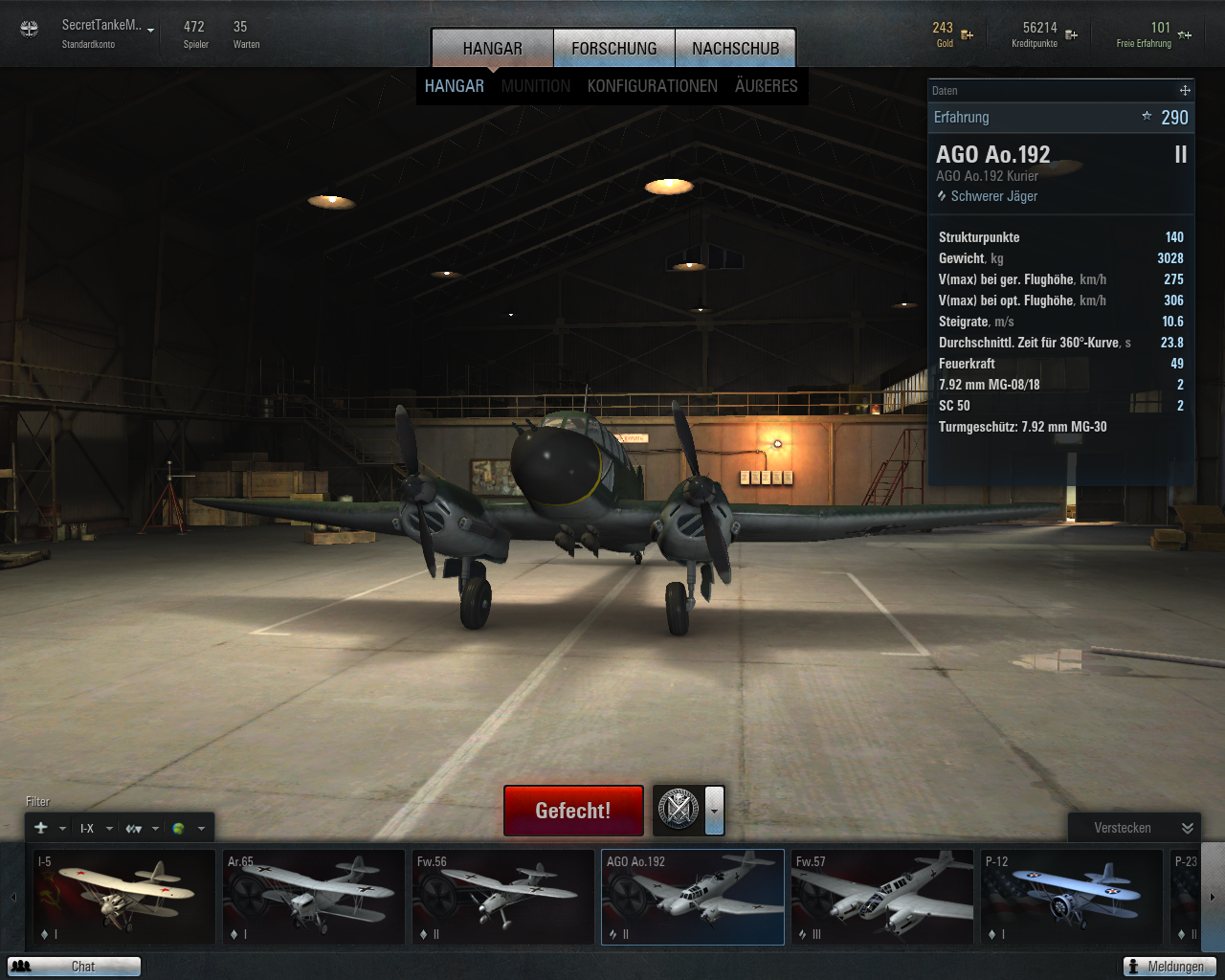Open the Konfigurationen submenu
This screenshot has height=980, width=1225.
pos(652,86)
